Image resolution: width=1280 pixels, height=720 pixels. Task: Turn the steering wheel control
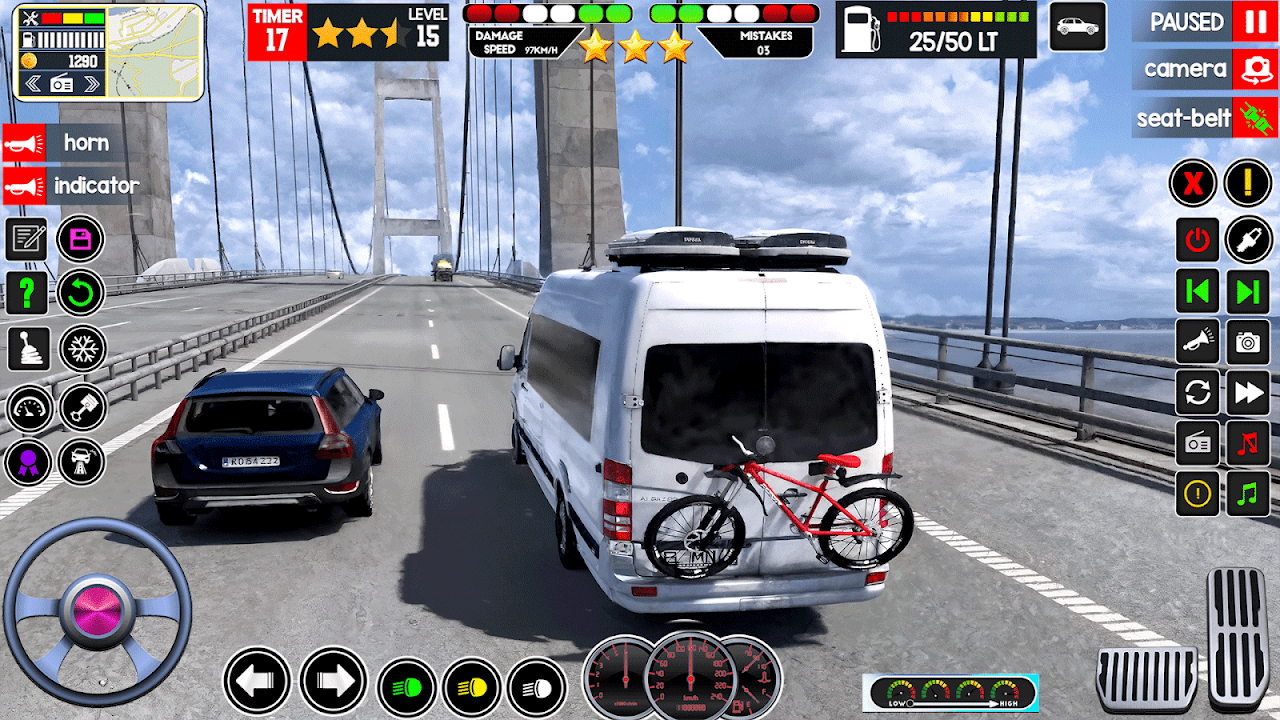point(98,612)
